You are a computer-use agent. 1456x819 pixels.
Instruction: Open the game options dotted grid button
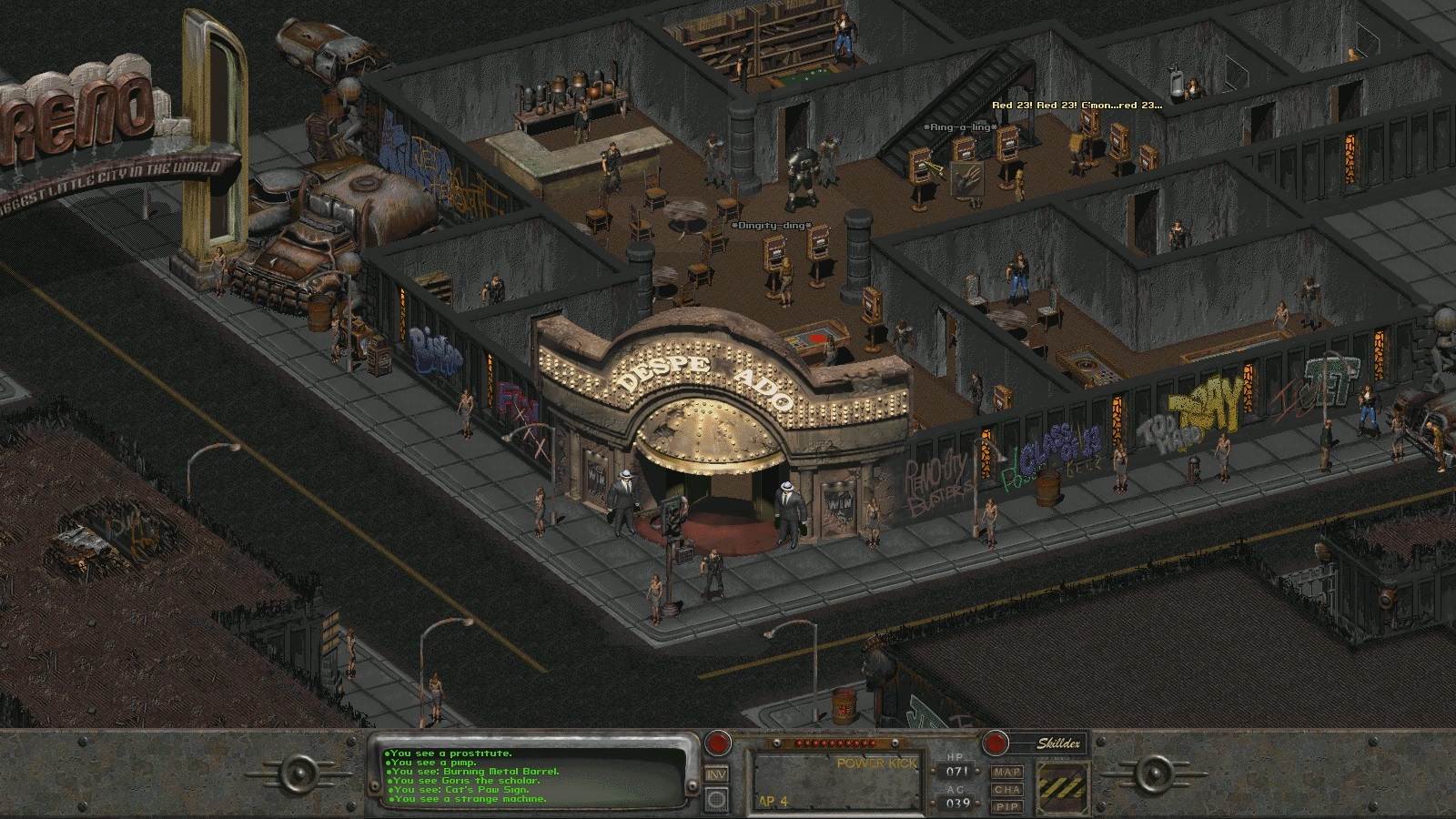tap(714, 799)
